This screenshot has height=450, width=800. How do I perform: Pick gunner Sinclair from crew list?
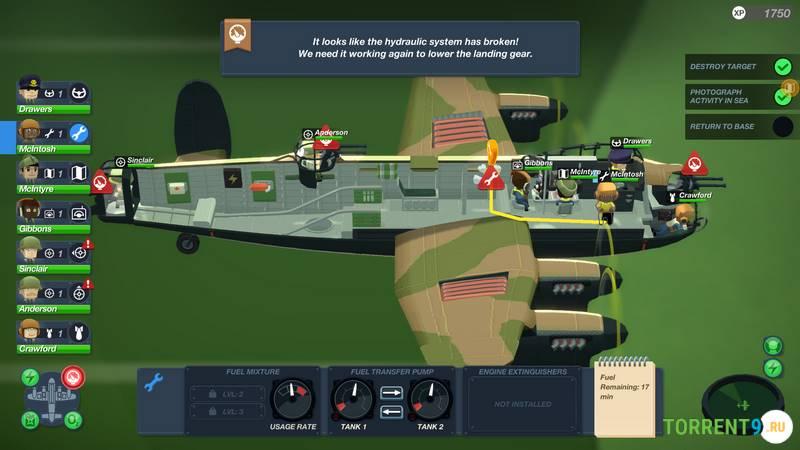[x=32, y=251]
